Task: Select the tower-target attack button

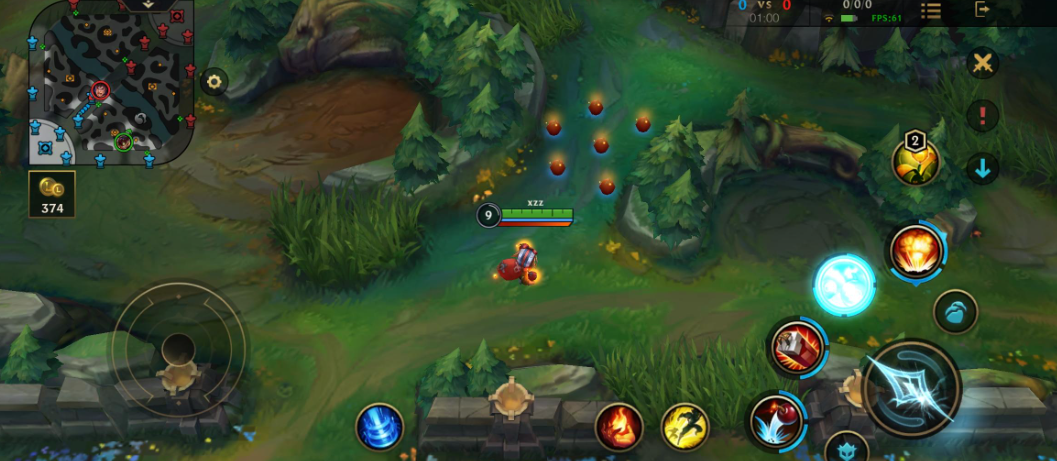Action: pos(847,448)
